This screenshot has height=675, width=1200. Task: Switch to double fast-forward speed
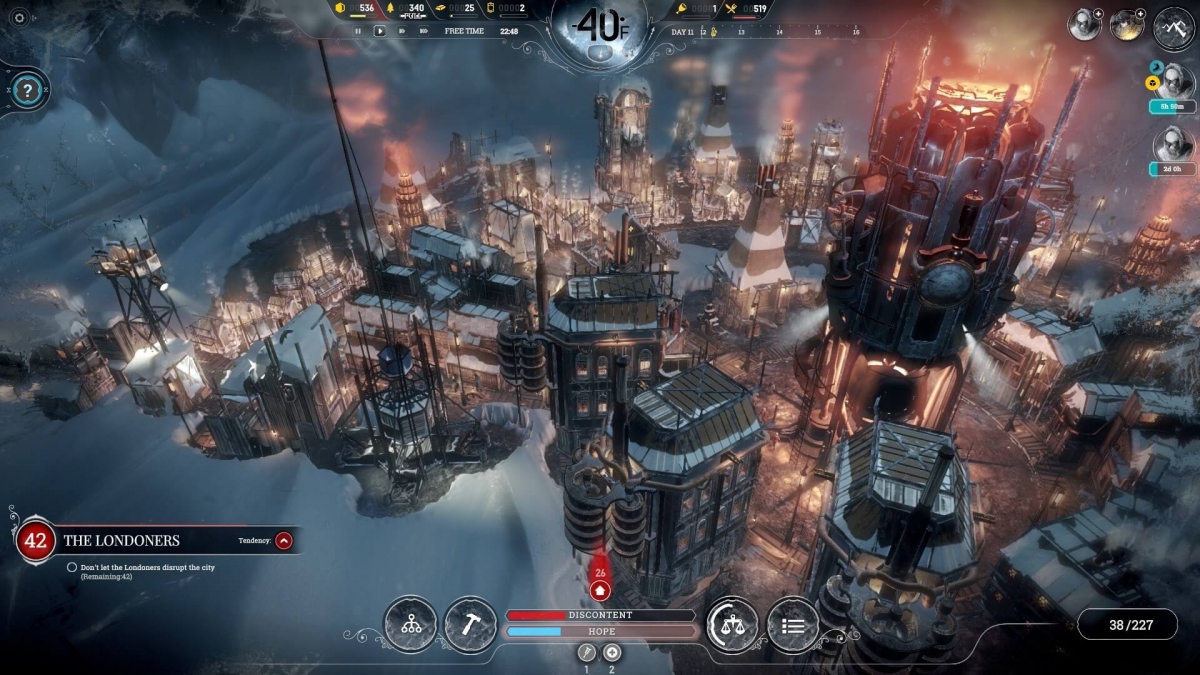(x=402, y=31)
